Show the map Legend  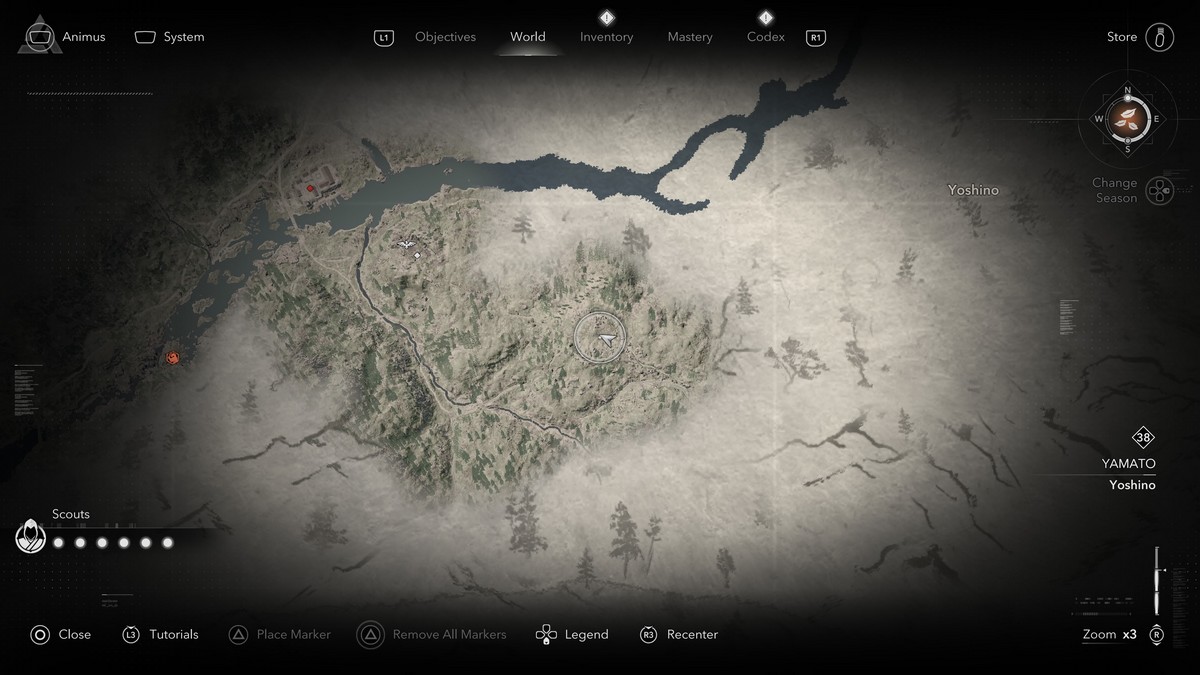pos(572,634)
